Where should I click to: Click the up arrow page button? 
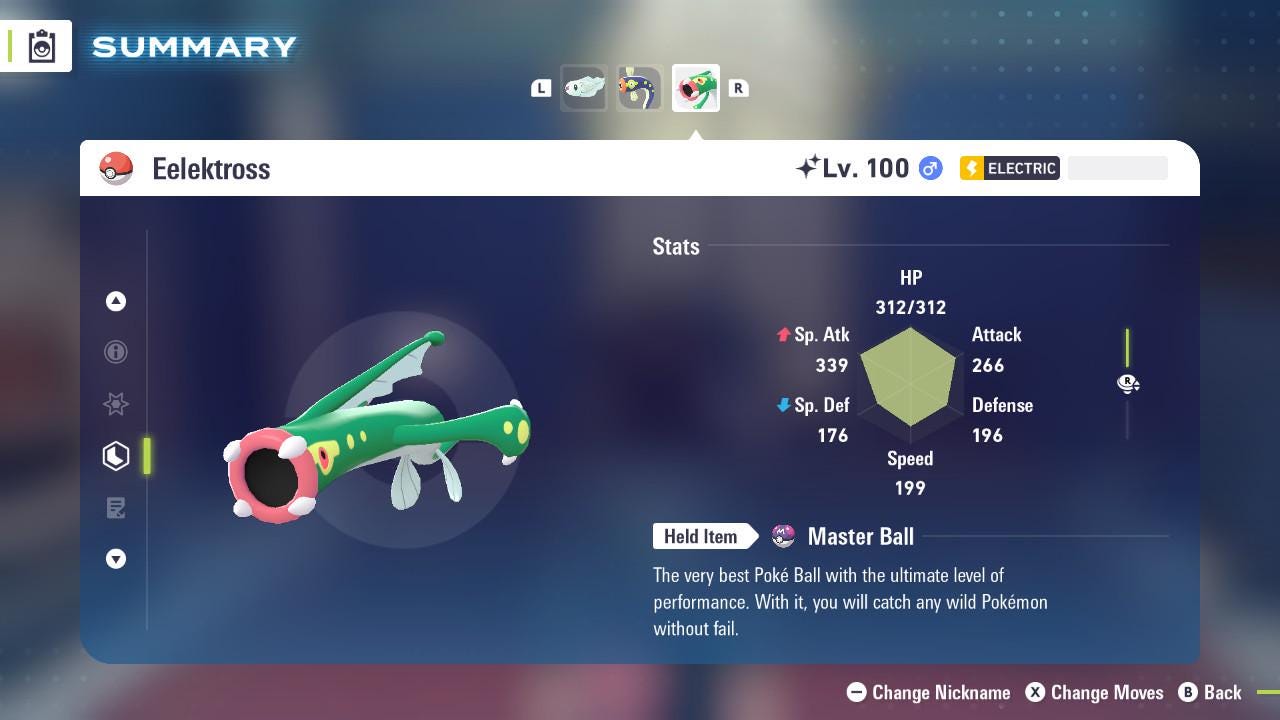click(116, 301)
